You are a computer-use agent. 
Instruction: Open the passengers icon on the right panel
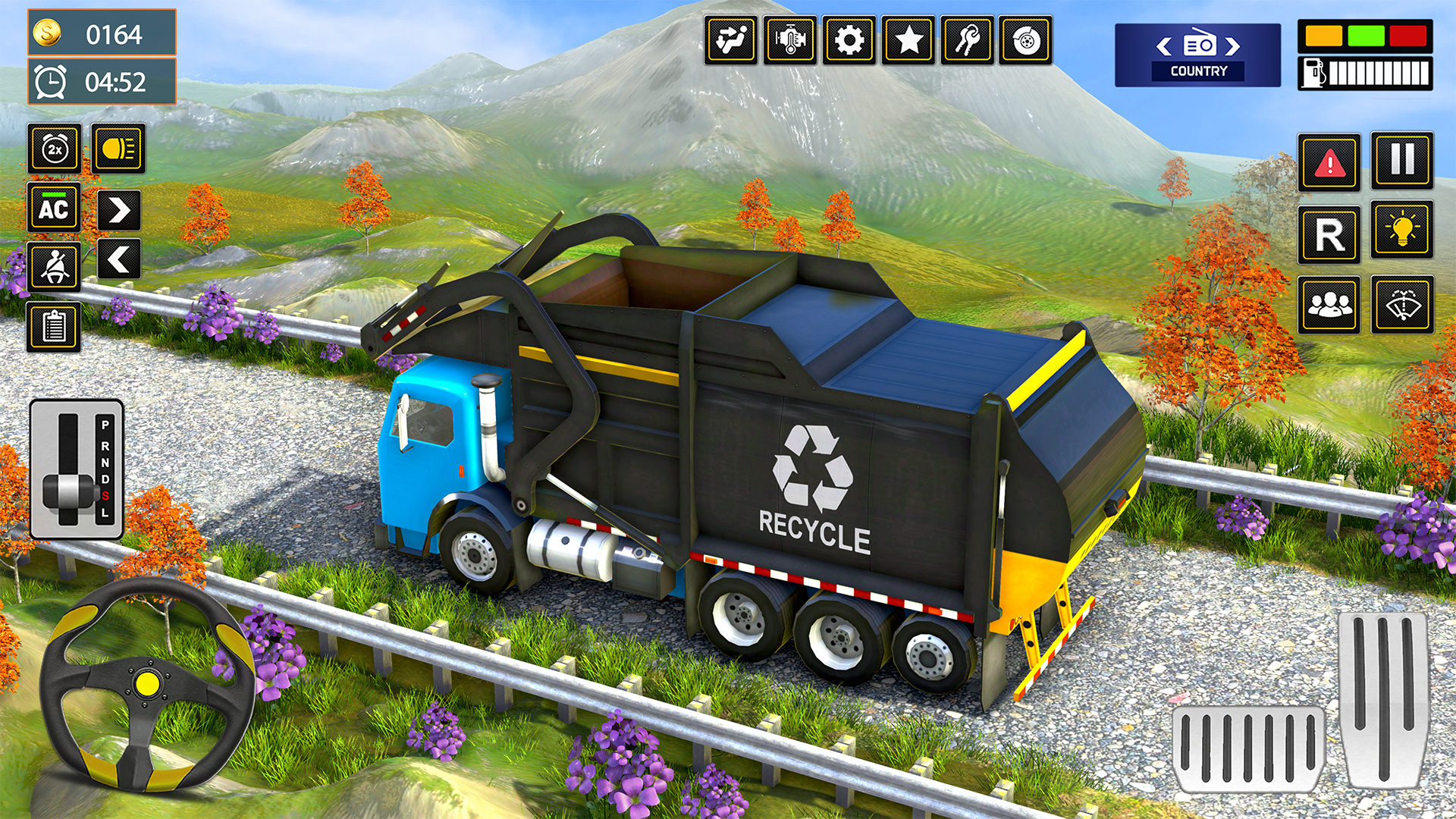click(1329, 303)
